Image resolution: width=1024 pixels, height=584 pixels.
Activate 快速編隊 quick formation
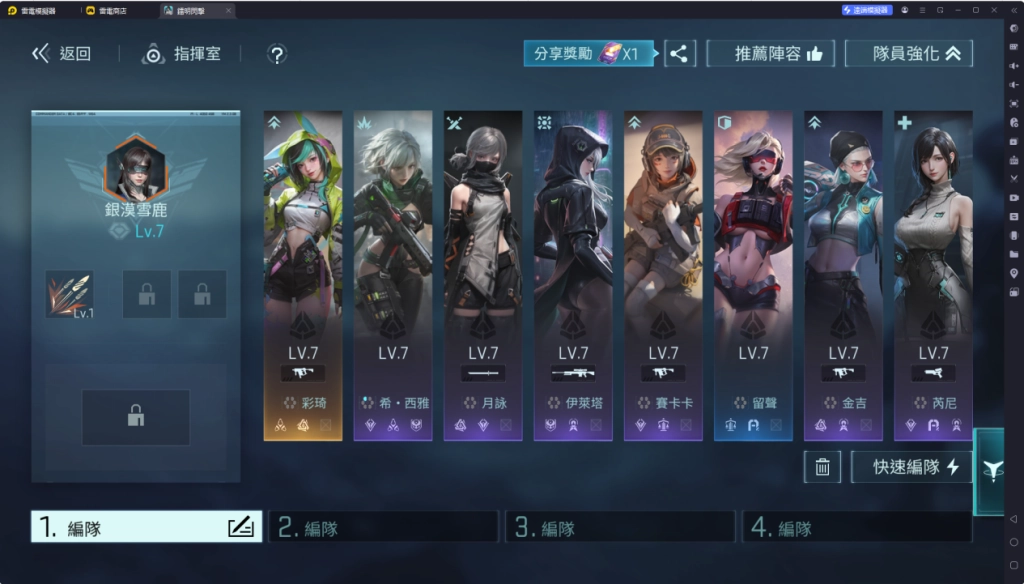[x=911, y=467]
